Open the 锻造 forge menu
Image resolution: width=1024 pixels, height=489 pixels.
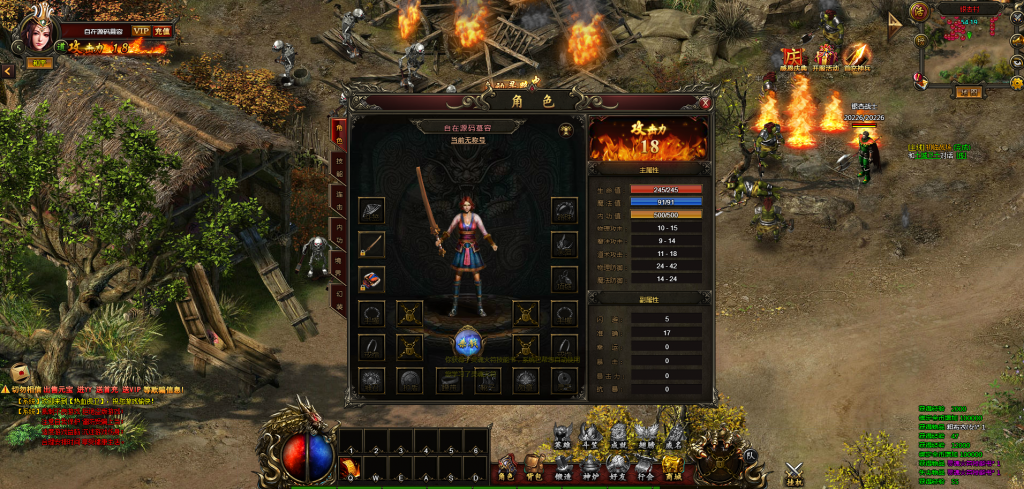pos(562,466)
